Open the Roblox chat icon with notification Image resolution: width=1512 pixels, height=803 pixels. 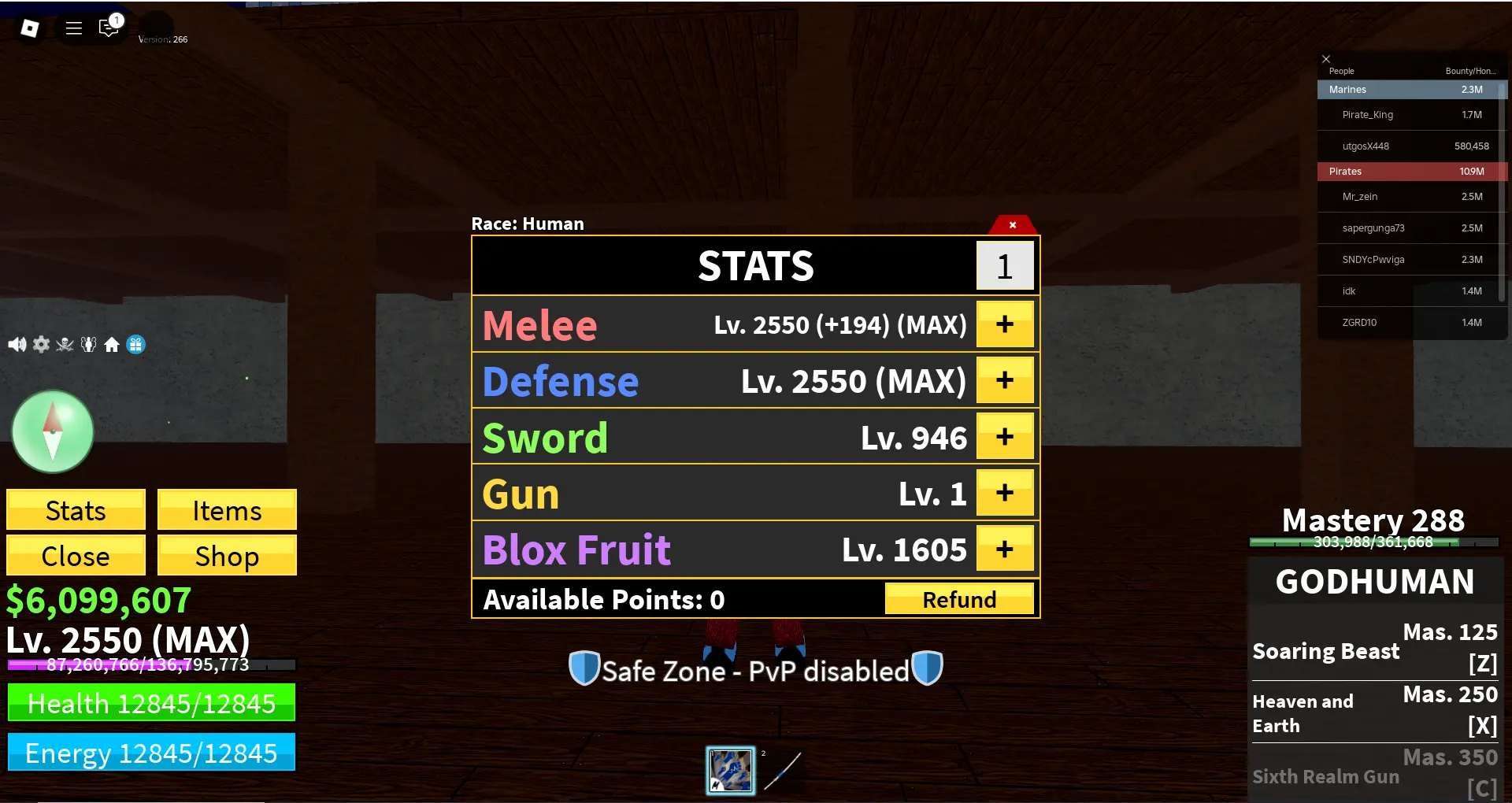click(109, 27)
